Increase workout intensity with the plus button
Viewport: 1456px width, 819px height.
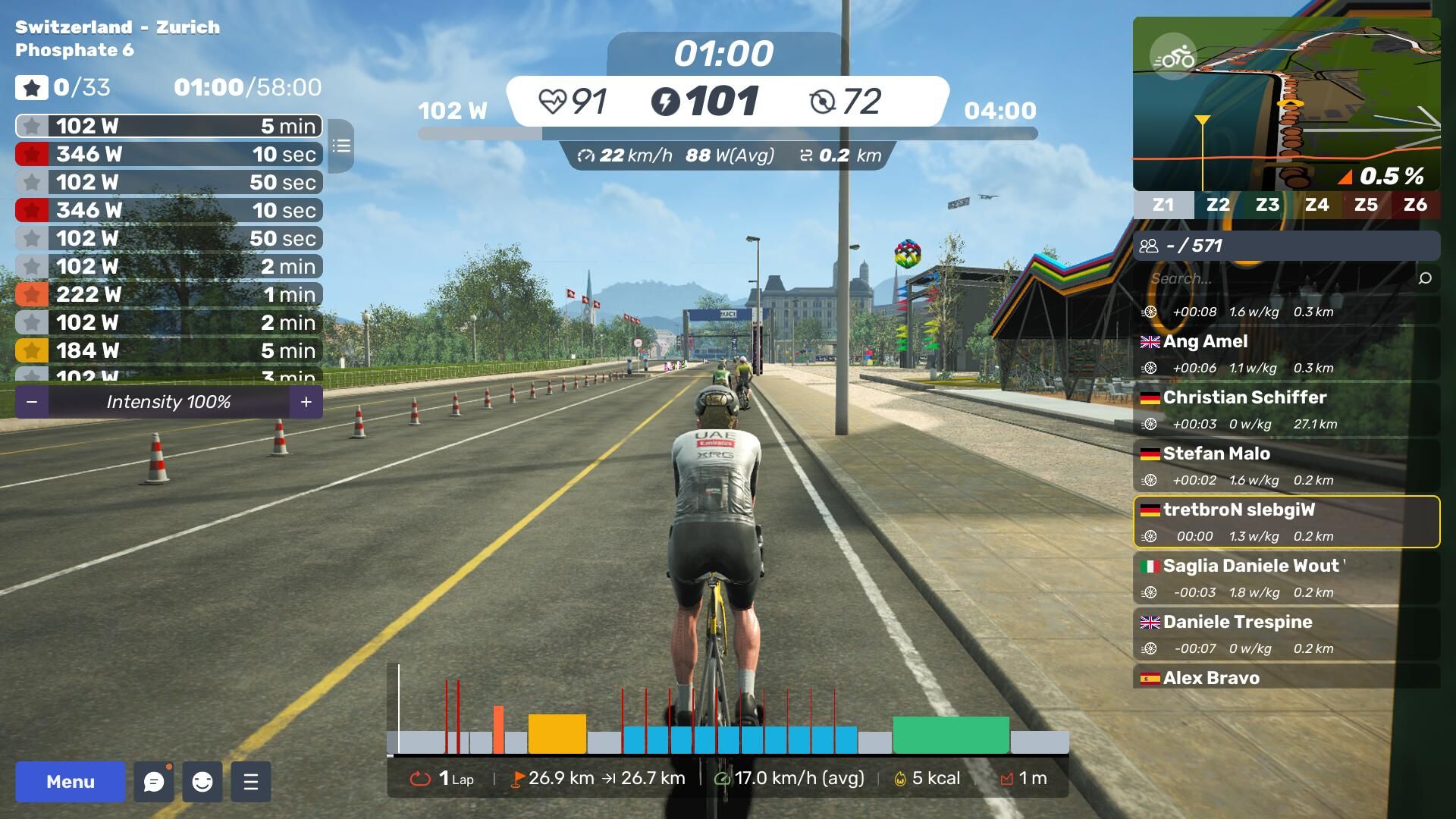click(306, 402)
